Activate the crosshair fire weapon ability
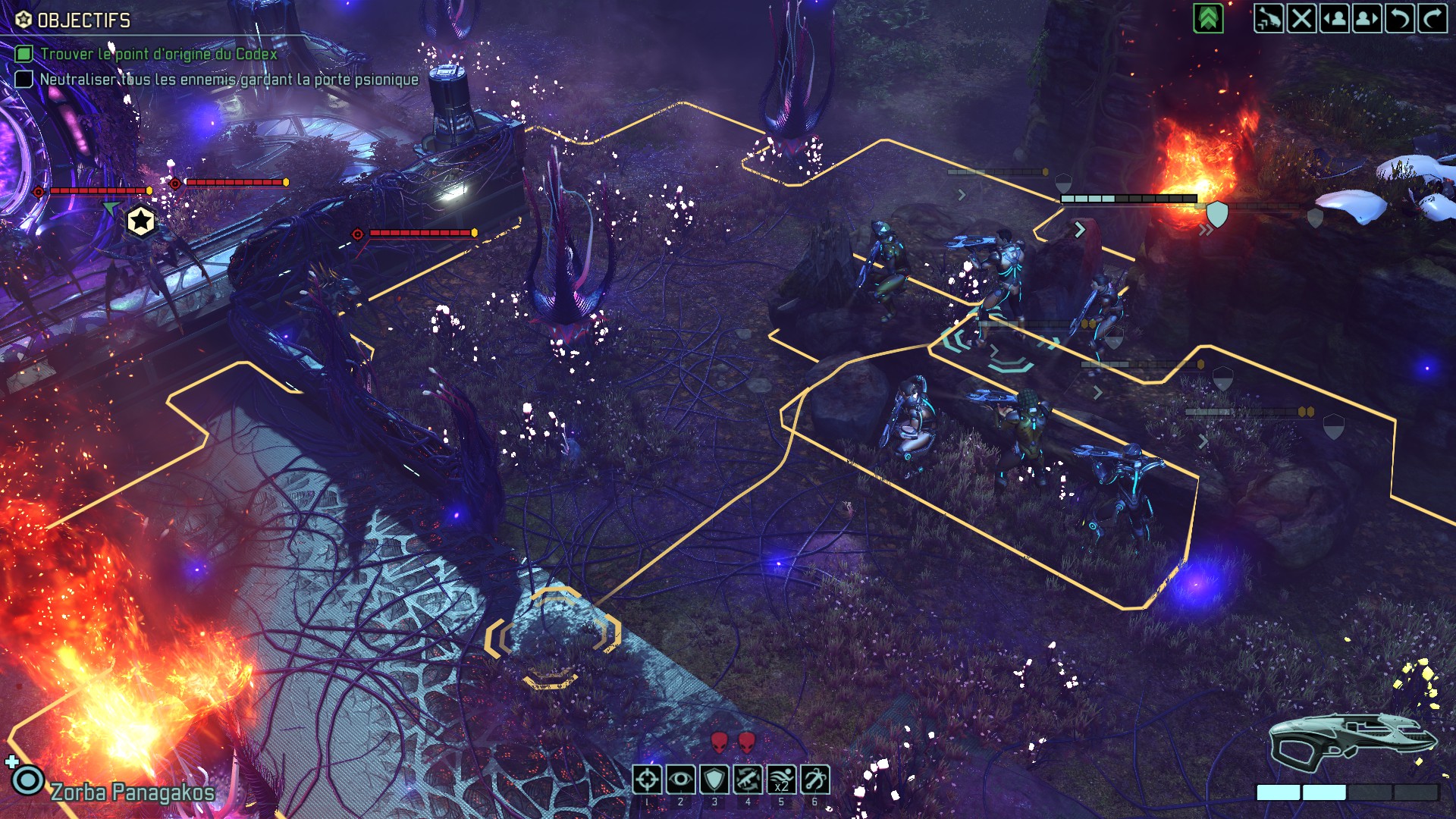This screenshot has height=819, width=1456. tap(647, 780)
